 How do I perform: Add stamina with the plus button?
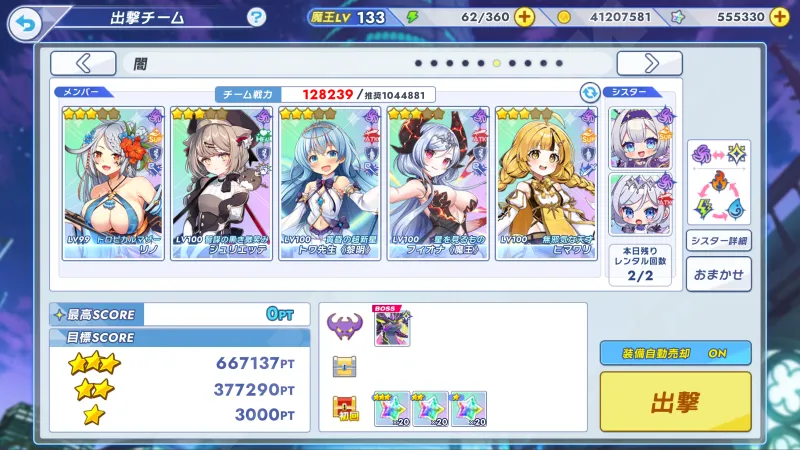[x=525, y=17]
